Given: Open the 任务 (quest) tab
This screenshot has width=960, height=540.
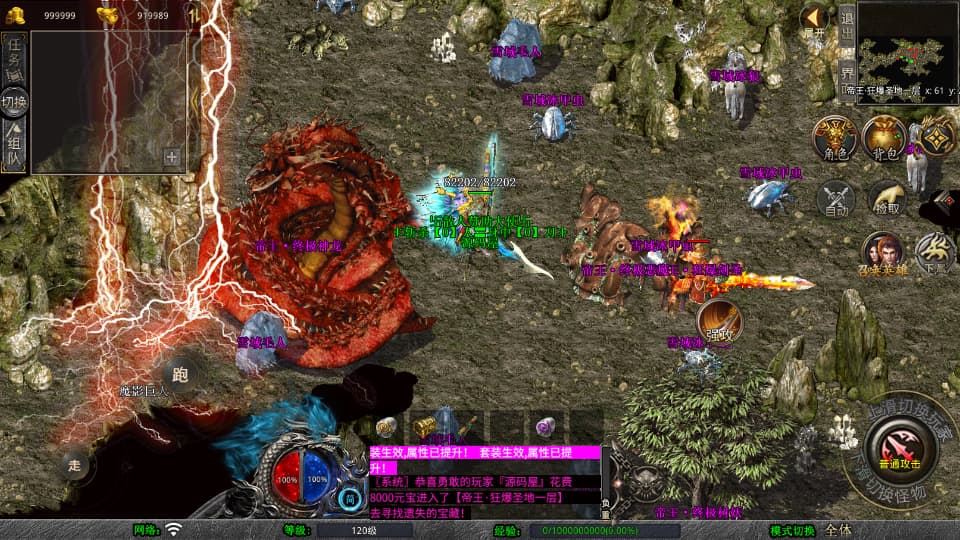Looking at the screenshot, I should pos(15,53).
